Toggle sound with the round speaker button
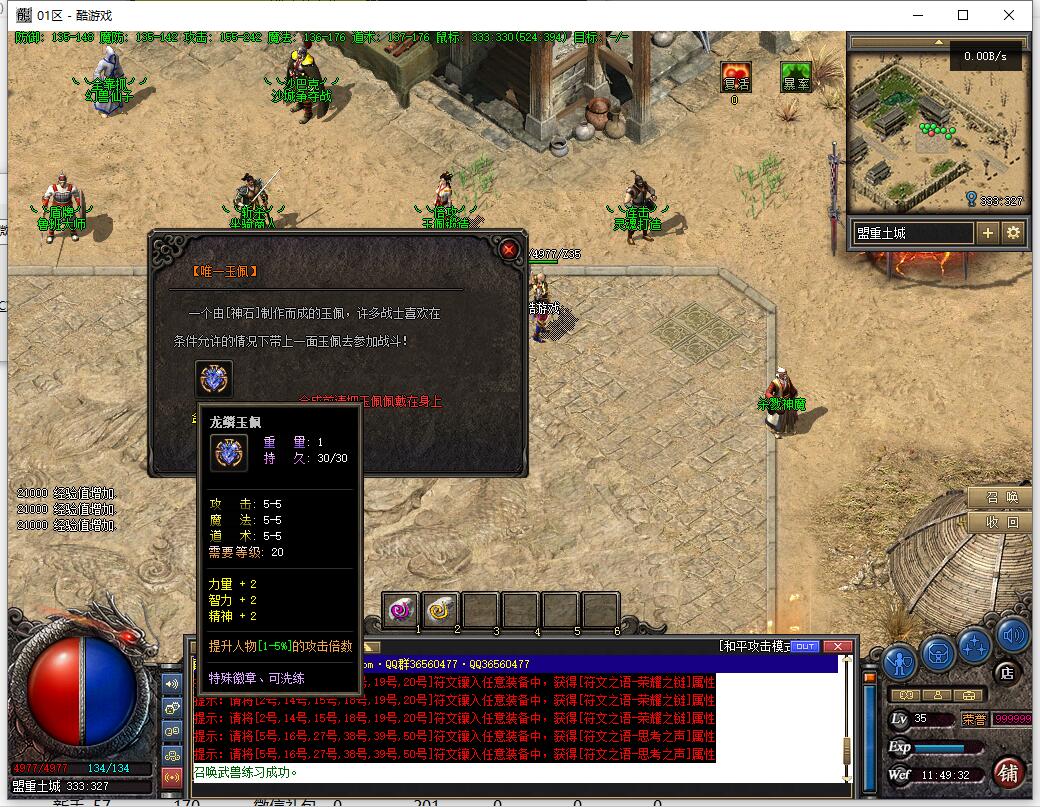The image size is (1040, 807). [x=1012, y=635]
